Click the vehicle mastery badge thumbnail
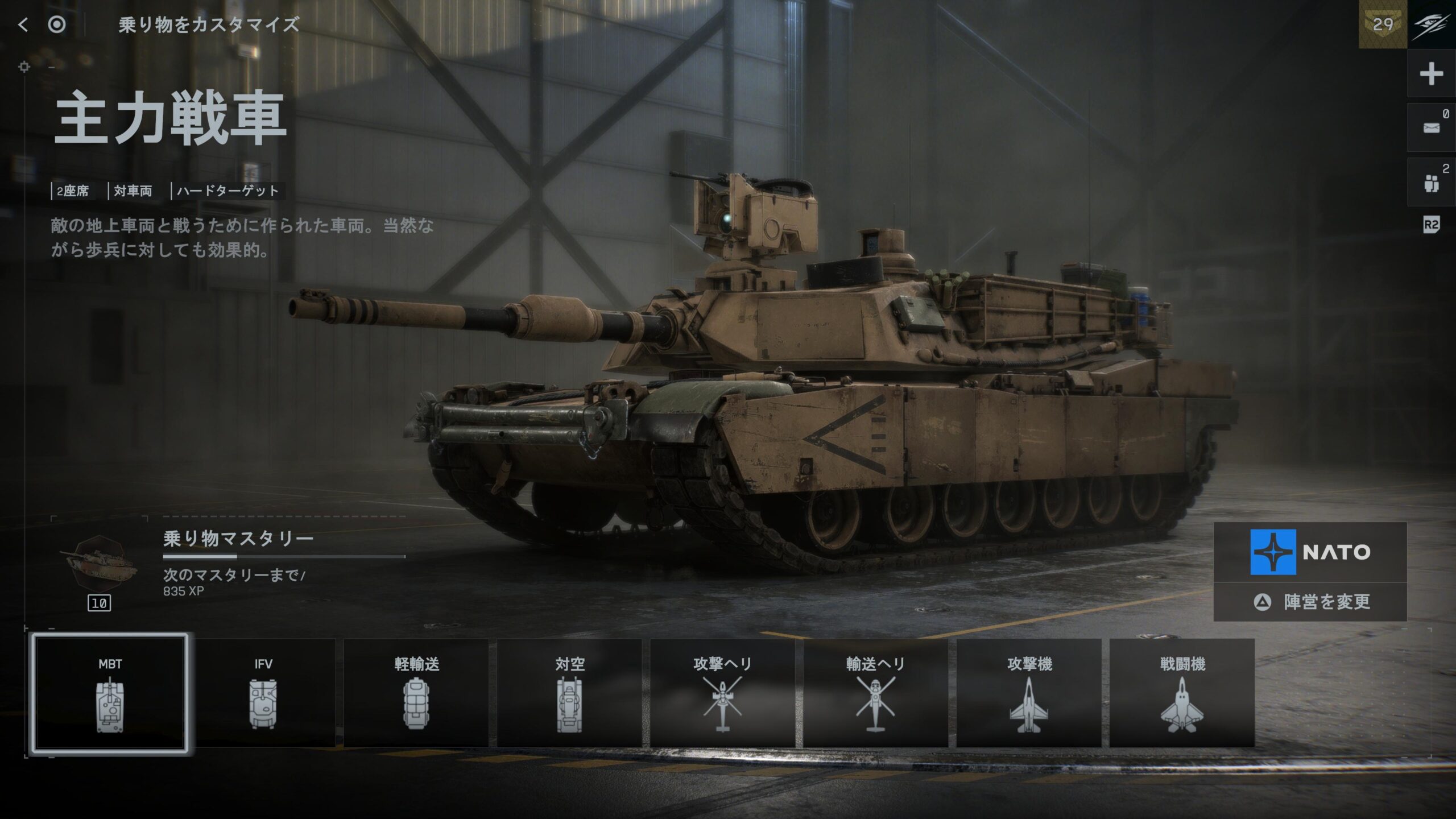This screenshot has width=1456, height=819. (x=100, y=563)
